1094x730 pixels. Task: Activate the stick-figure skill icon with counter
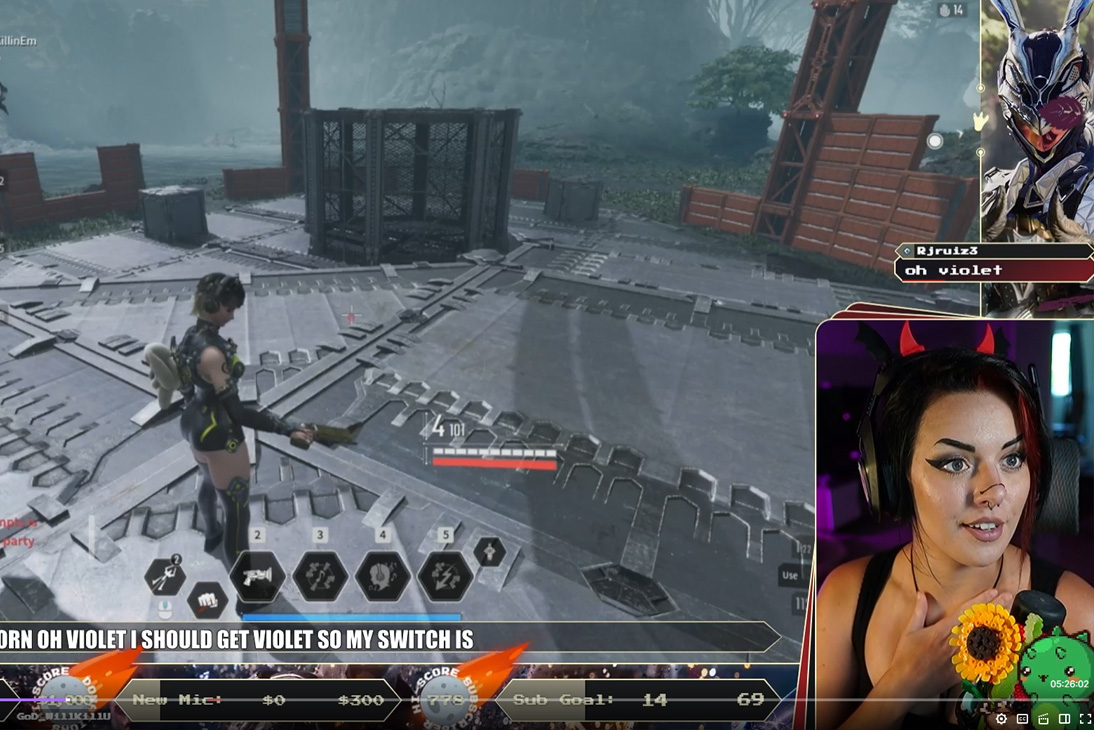[x=165, y=576]
